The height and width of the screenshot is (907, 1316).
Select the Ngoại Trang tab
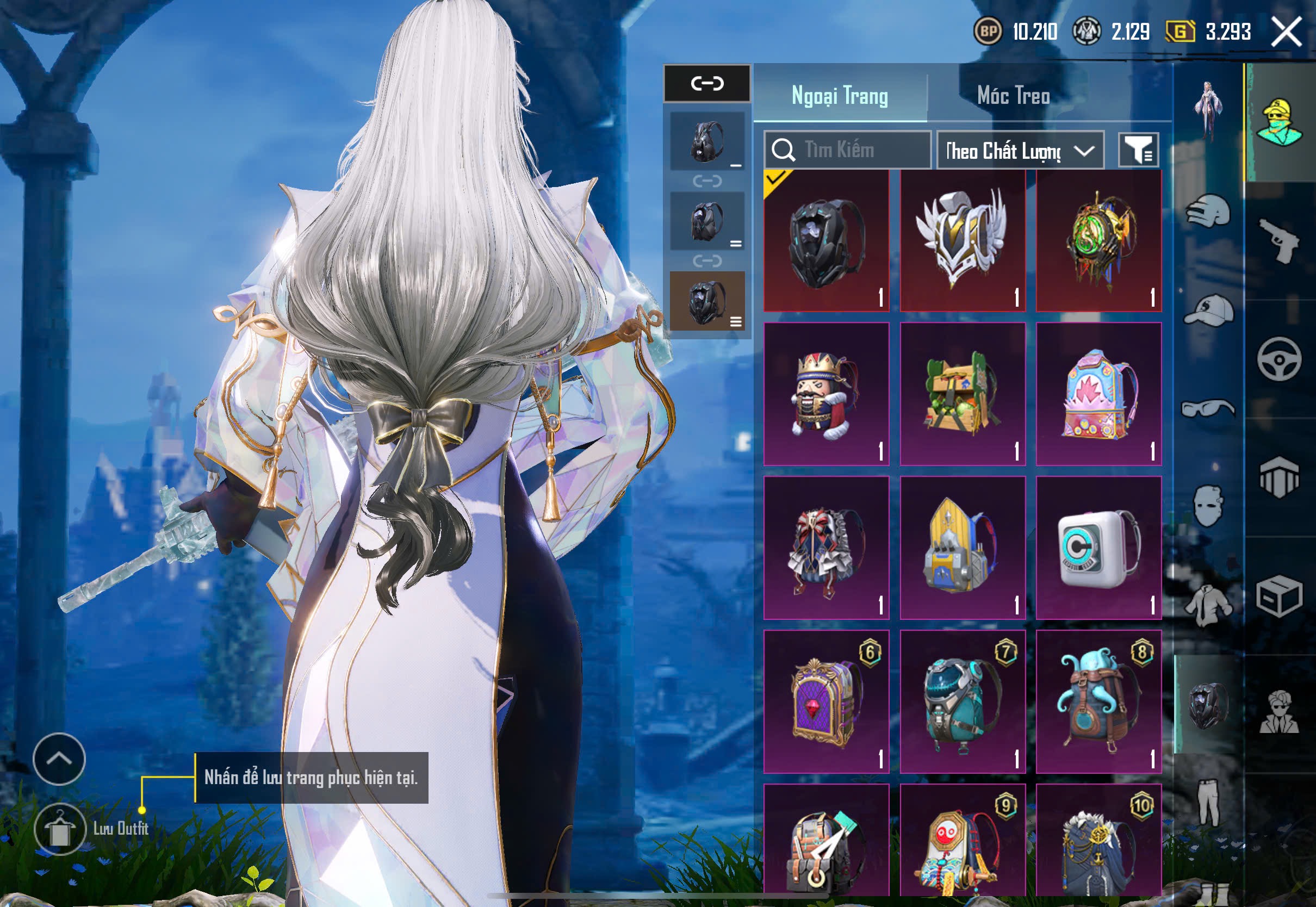[x=839, y=96]
